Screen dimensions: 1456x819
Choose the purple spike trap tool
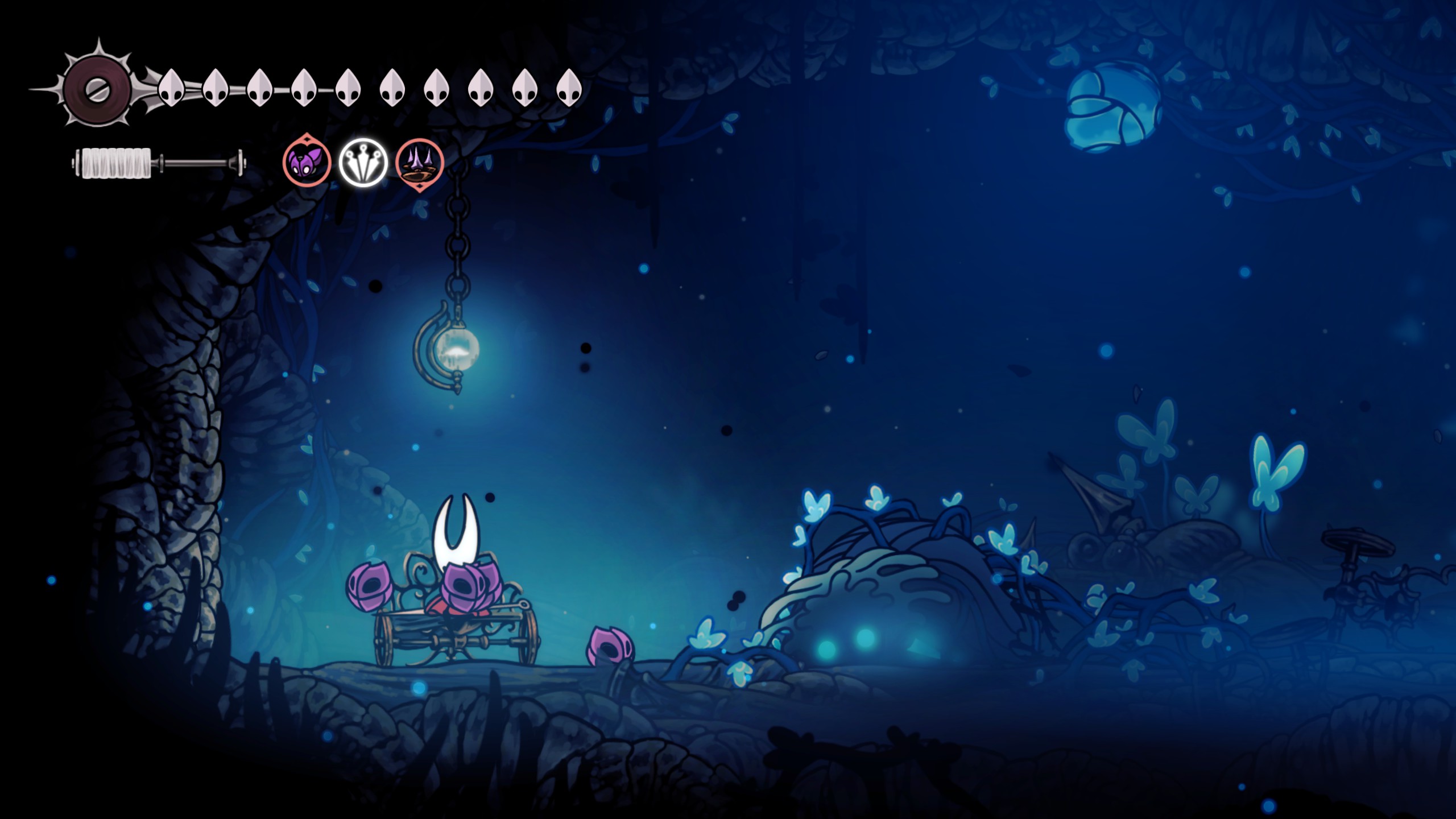pos(420,163)
